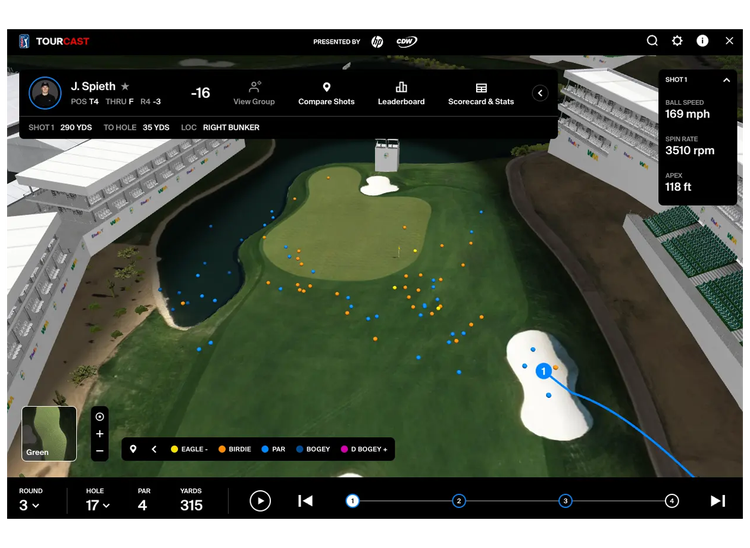Zoom out with the minus button
Viewport: 750px width, 548px height.
pos(100,451)
